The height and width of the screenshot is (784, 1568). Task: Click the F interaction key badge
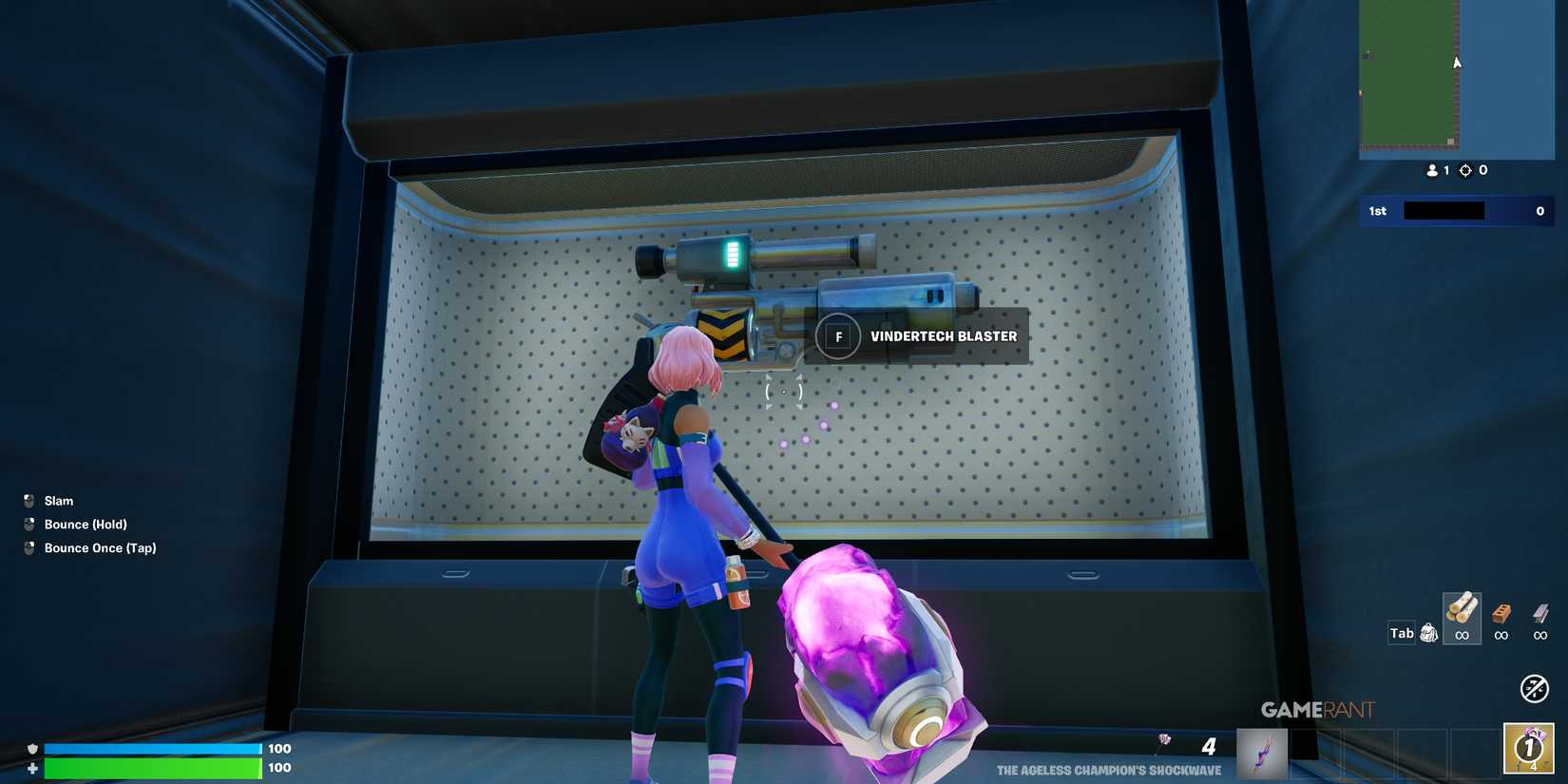tap(838, 336)
